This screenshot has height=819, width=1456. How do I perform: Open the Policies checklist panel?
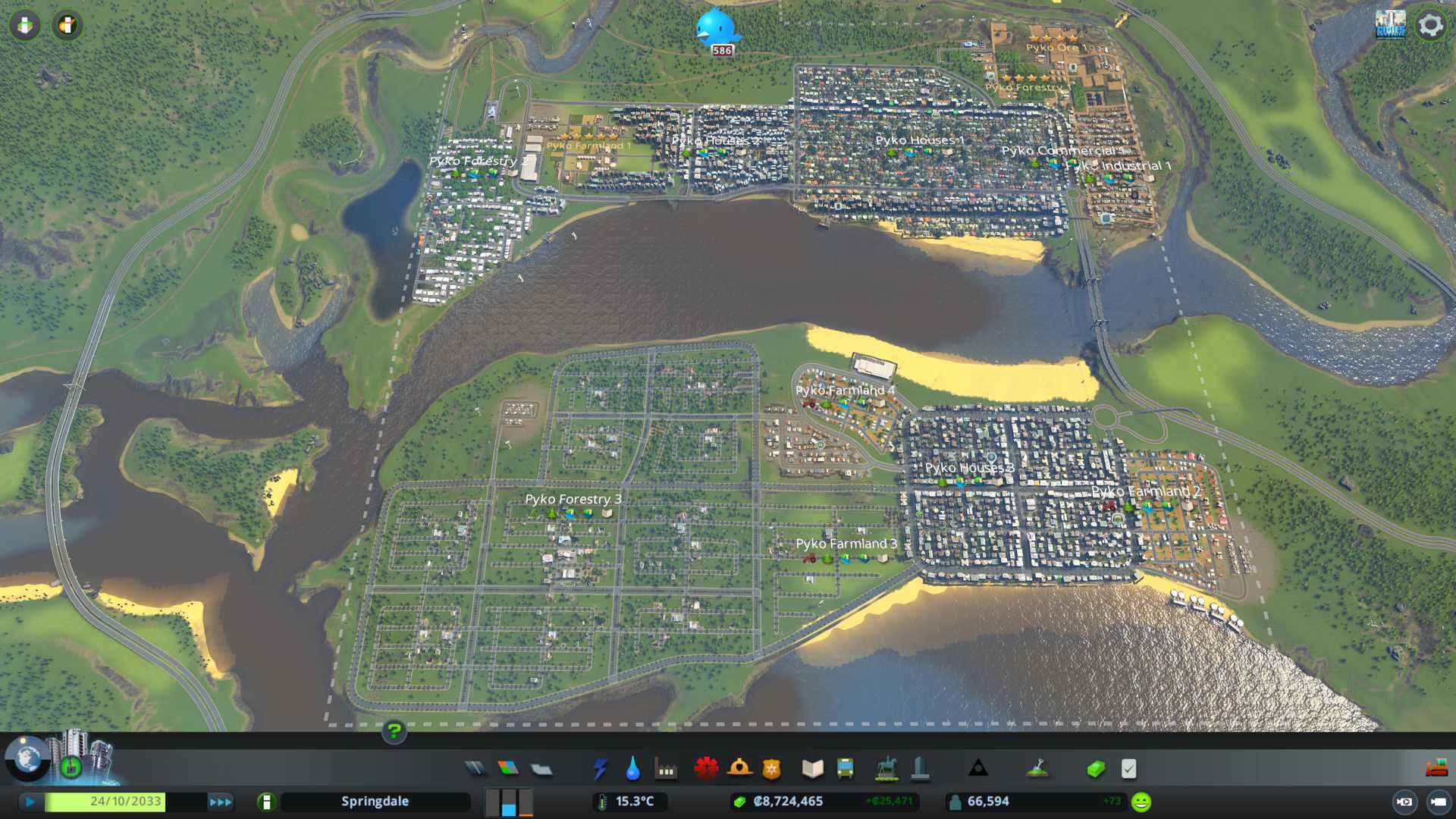(1128, 769)
